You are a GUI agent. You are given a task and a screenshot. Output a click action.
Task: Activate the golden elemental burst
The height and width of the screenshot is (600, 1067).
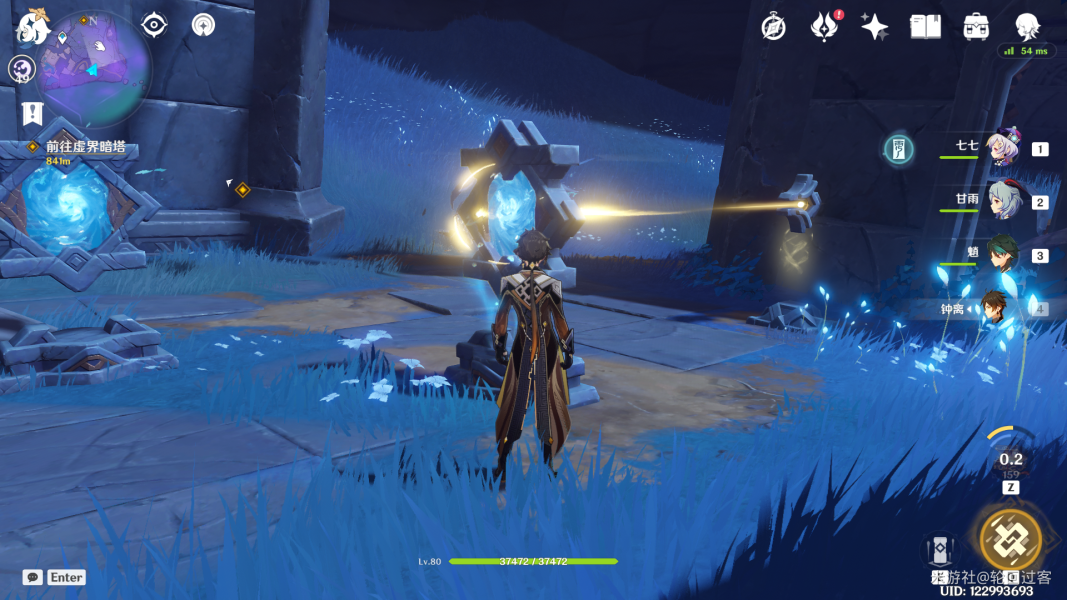[x=1010, y=539]
